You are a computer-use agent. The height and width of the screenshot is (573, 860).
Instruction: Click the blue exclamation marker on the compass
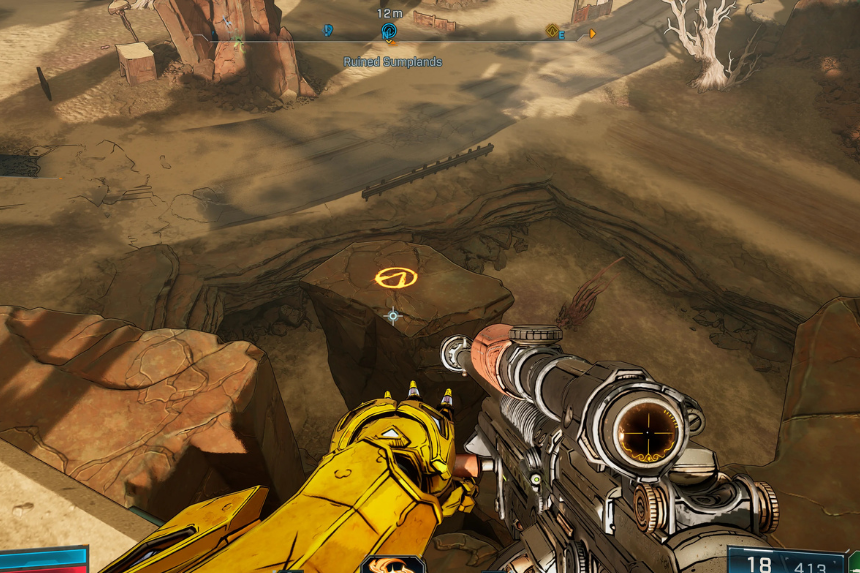pyautogui.click(x=329, y=31)
